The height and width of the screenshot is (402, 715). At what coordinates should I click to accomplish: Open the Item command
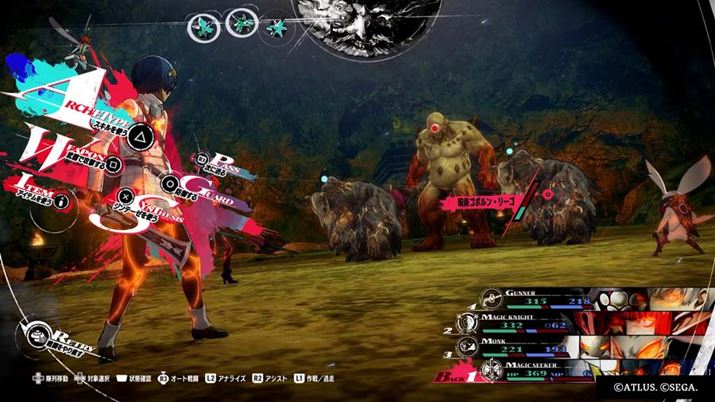62,201
